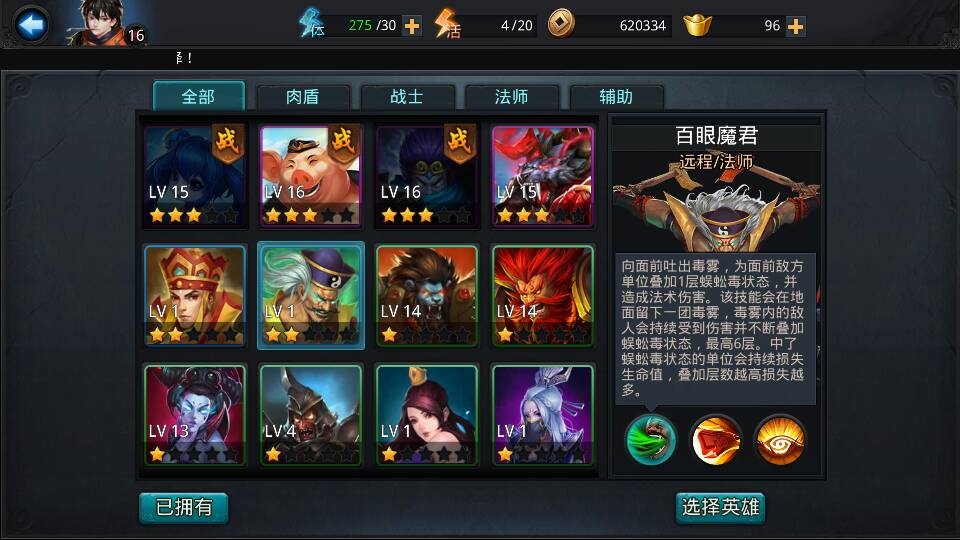Switch to the 辅助 tab
Screen dimensions: 960x540
(x=616, y=97)
